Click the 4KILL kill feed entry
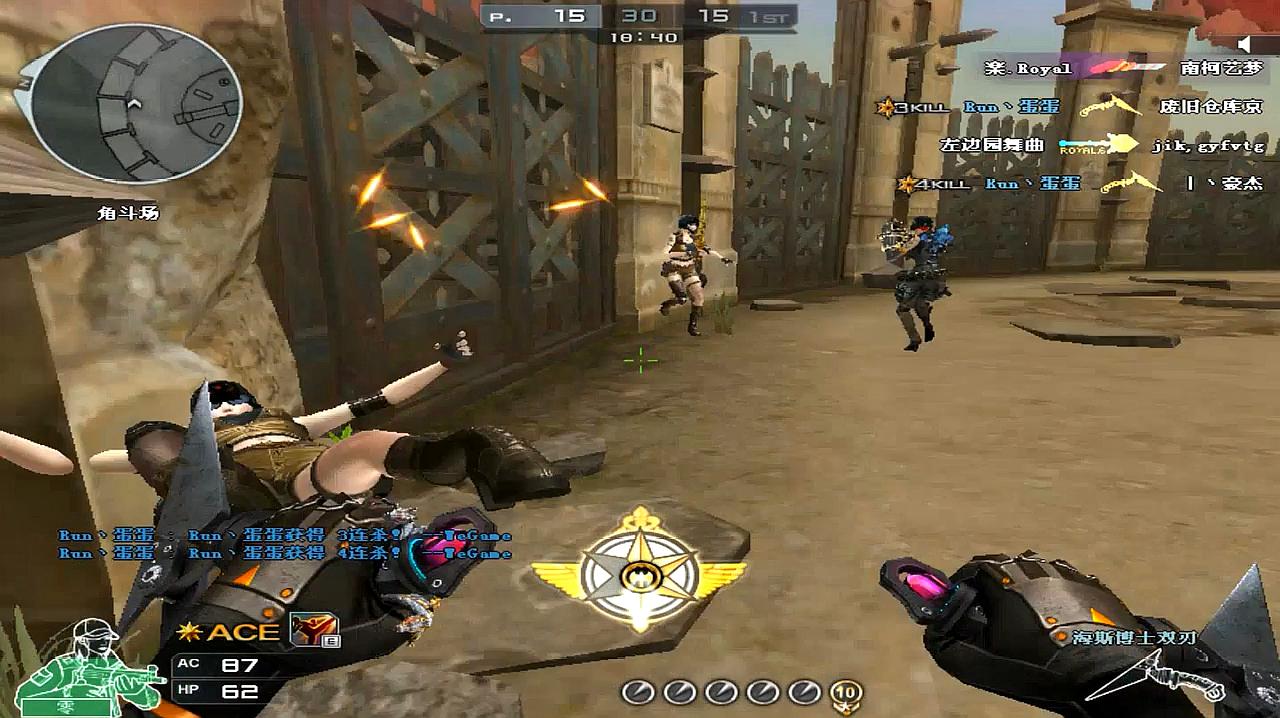This screenshot has height=718, width=1280. click(1078, 184)
